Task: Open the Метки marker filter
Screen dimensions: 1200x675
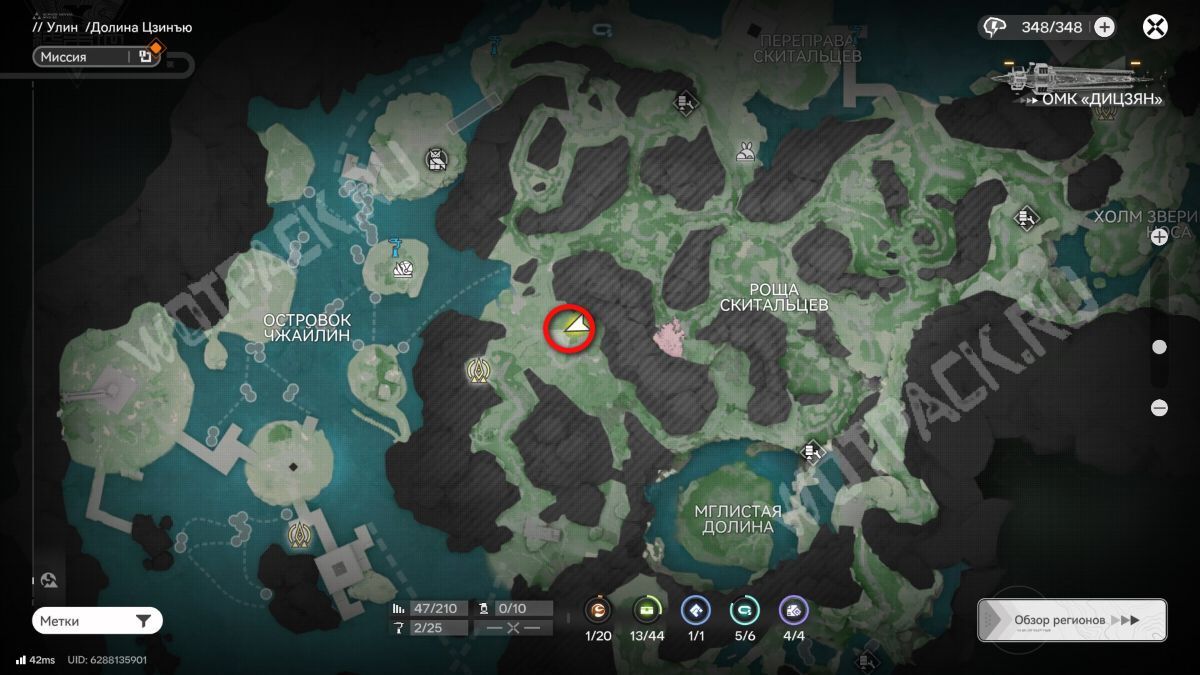Action: [97, 621]
